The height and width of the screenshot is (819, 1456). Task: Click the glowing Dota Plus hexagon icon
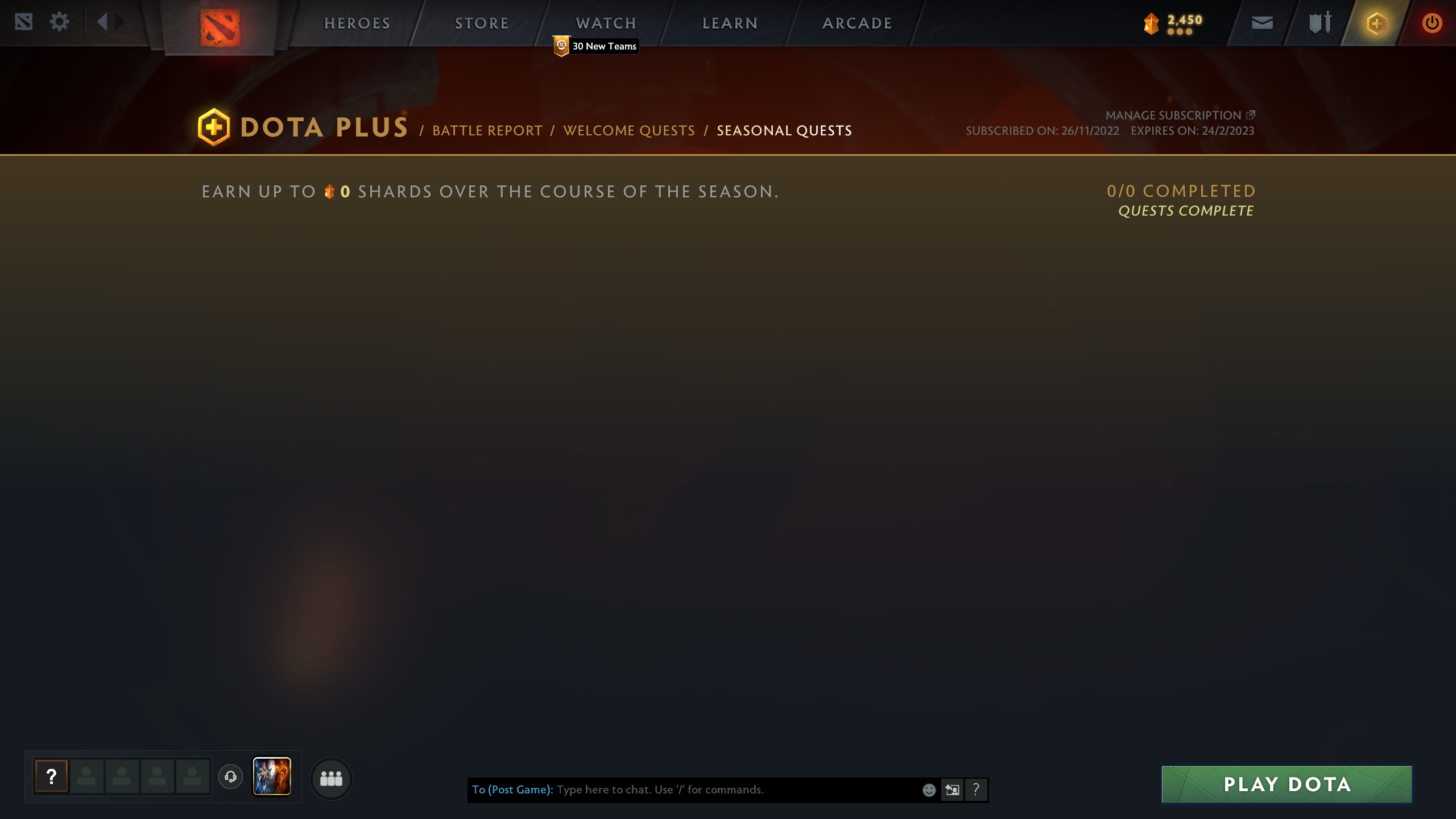pos(1376,23)
